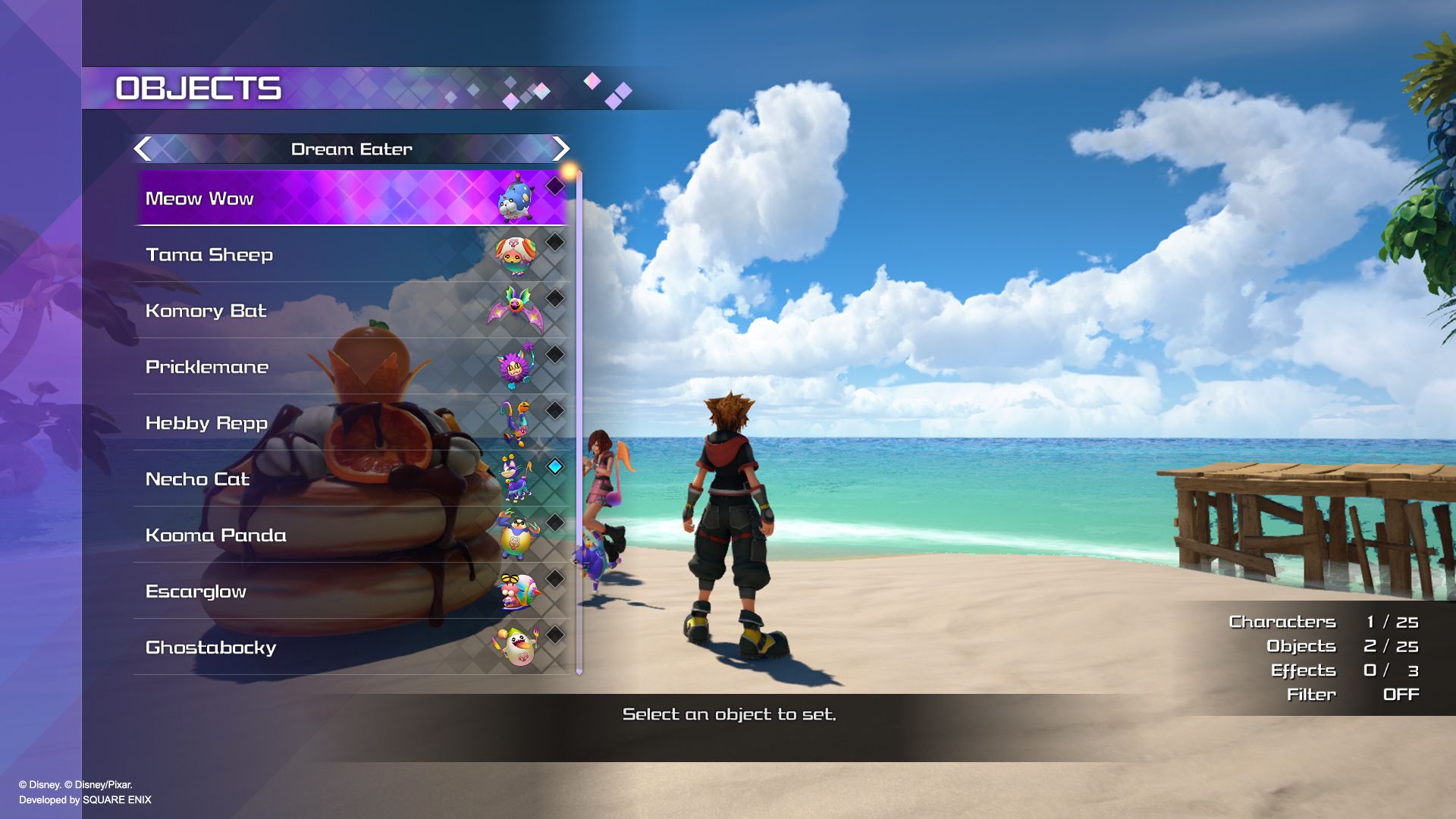Open the Dream Eater category selector
Screen dimensions: 1456x819
click(x=351, y=149)
